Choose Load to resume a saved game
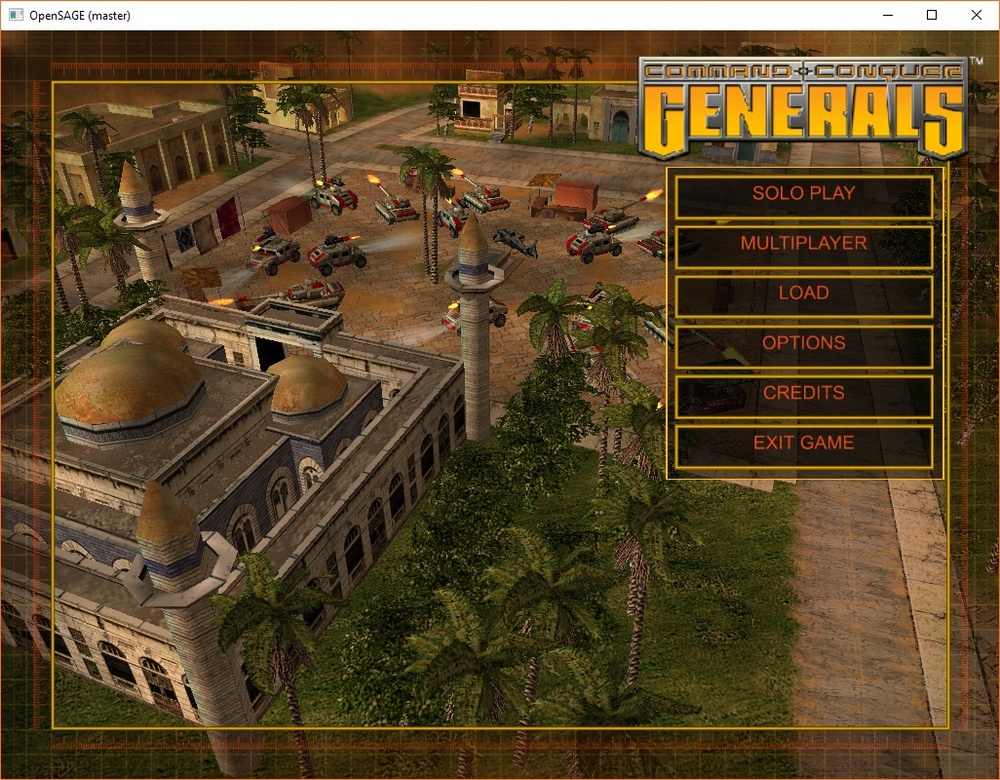Viewport: 1000px width, 780px height. pyautogui.click(x=804, y=294)
